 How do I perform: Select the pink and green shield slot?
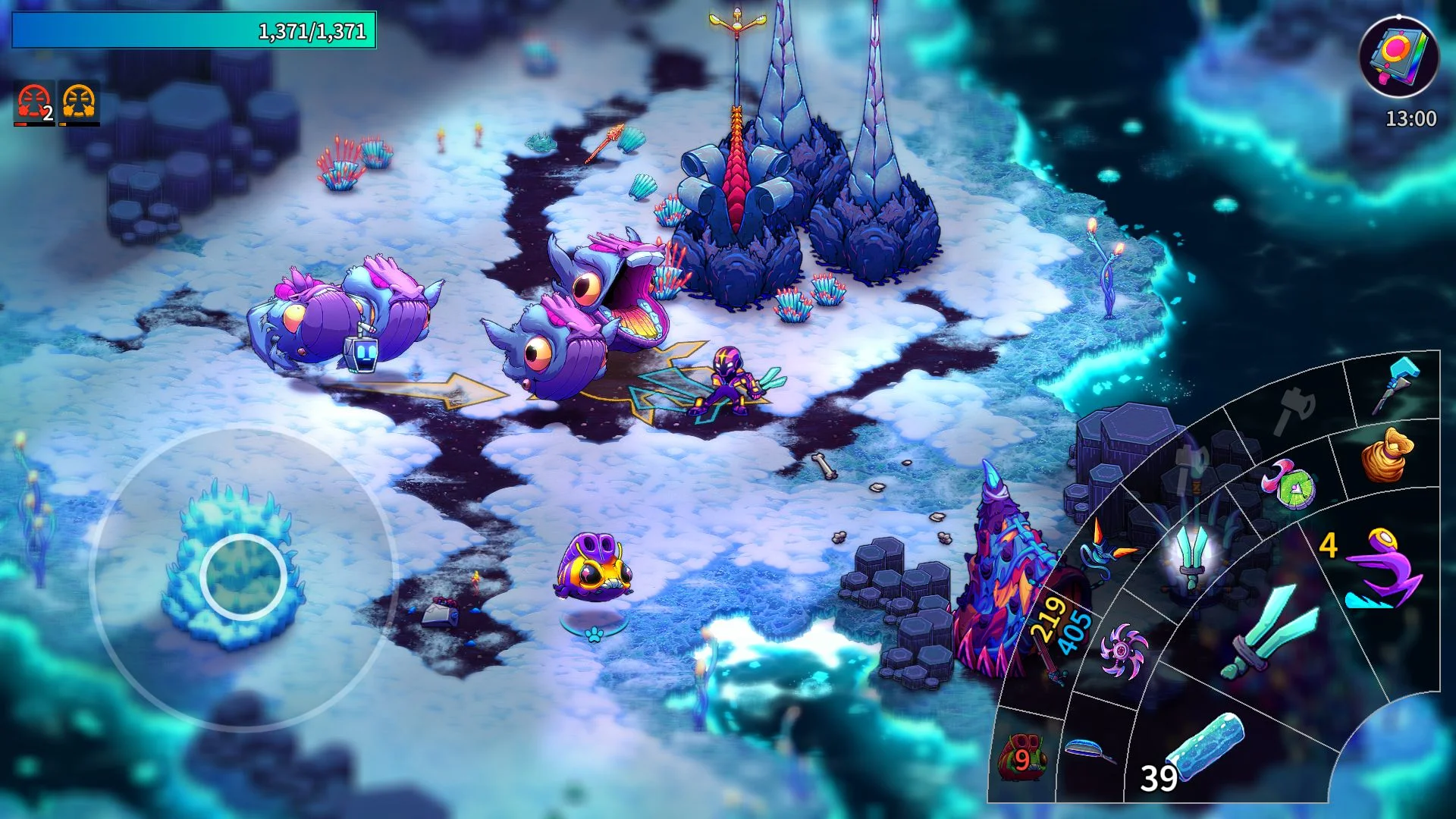[1288, 484]
